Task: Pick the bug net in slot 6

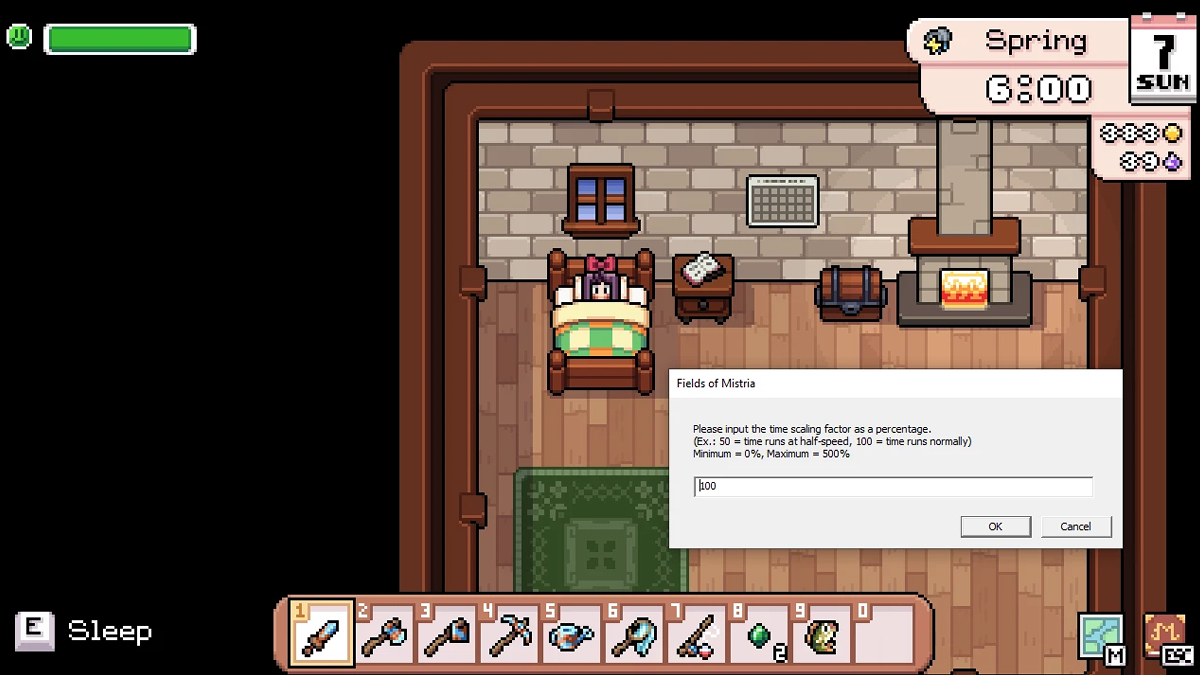Action: click(x=632, y=634)
